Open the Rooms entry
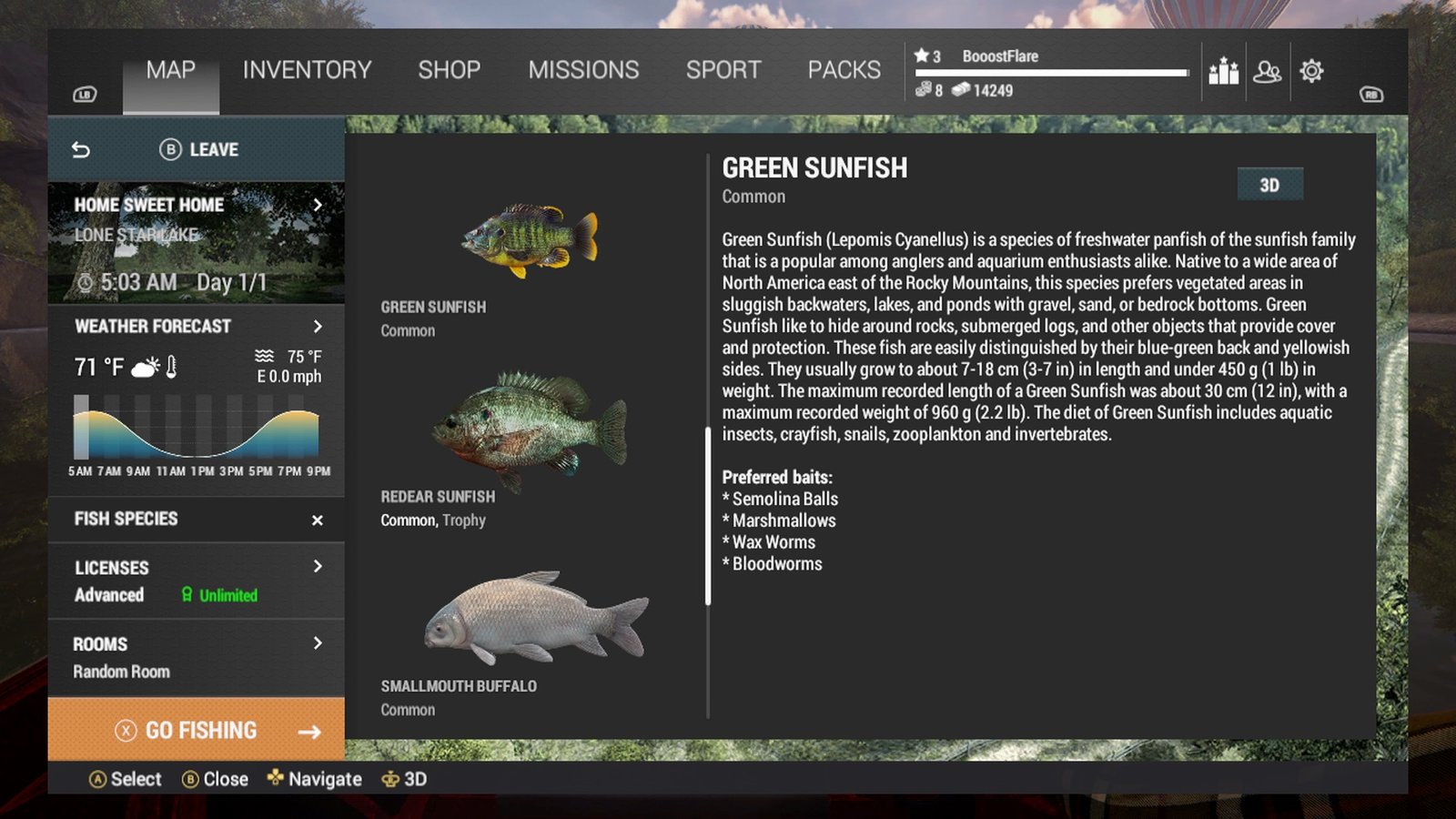This screenshot has height=819, width=1456. click(197, 657)
